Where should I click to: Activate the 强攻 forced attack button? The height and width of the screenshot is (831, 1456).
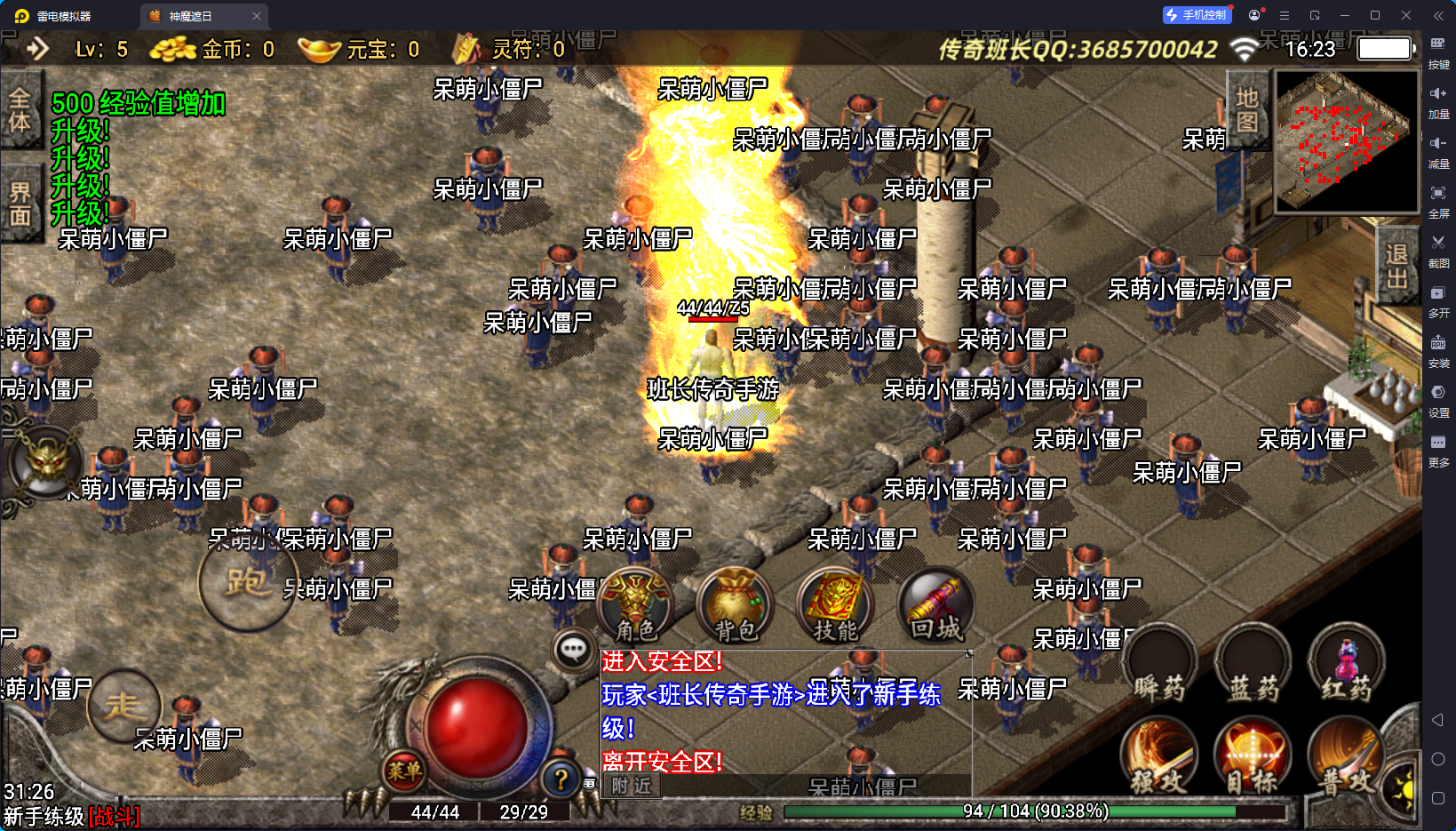(1158, 757)
